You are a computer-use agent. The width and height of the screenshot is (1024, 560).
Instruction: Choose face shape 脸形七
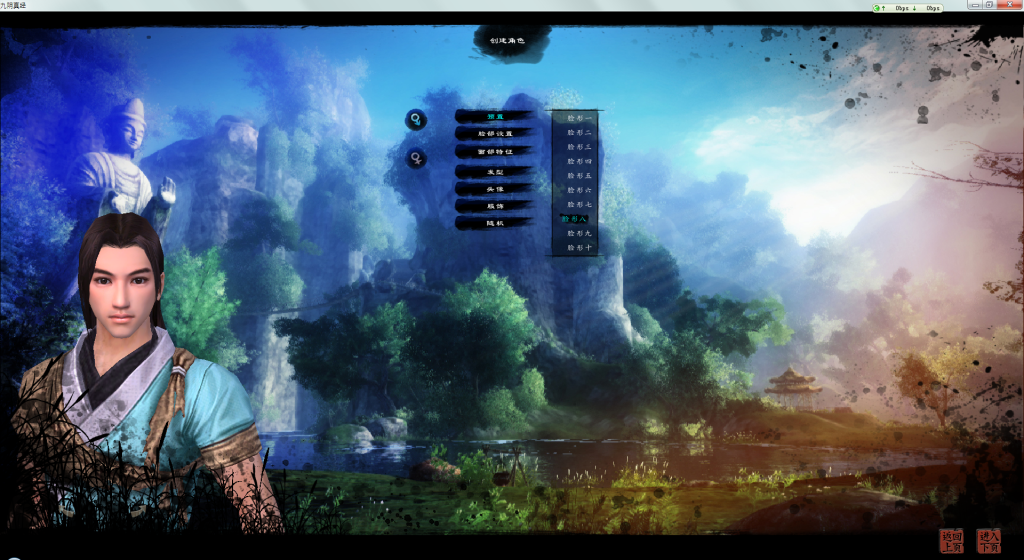(579, 204)
